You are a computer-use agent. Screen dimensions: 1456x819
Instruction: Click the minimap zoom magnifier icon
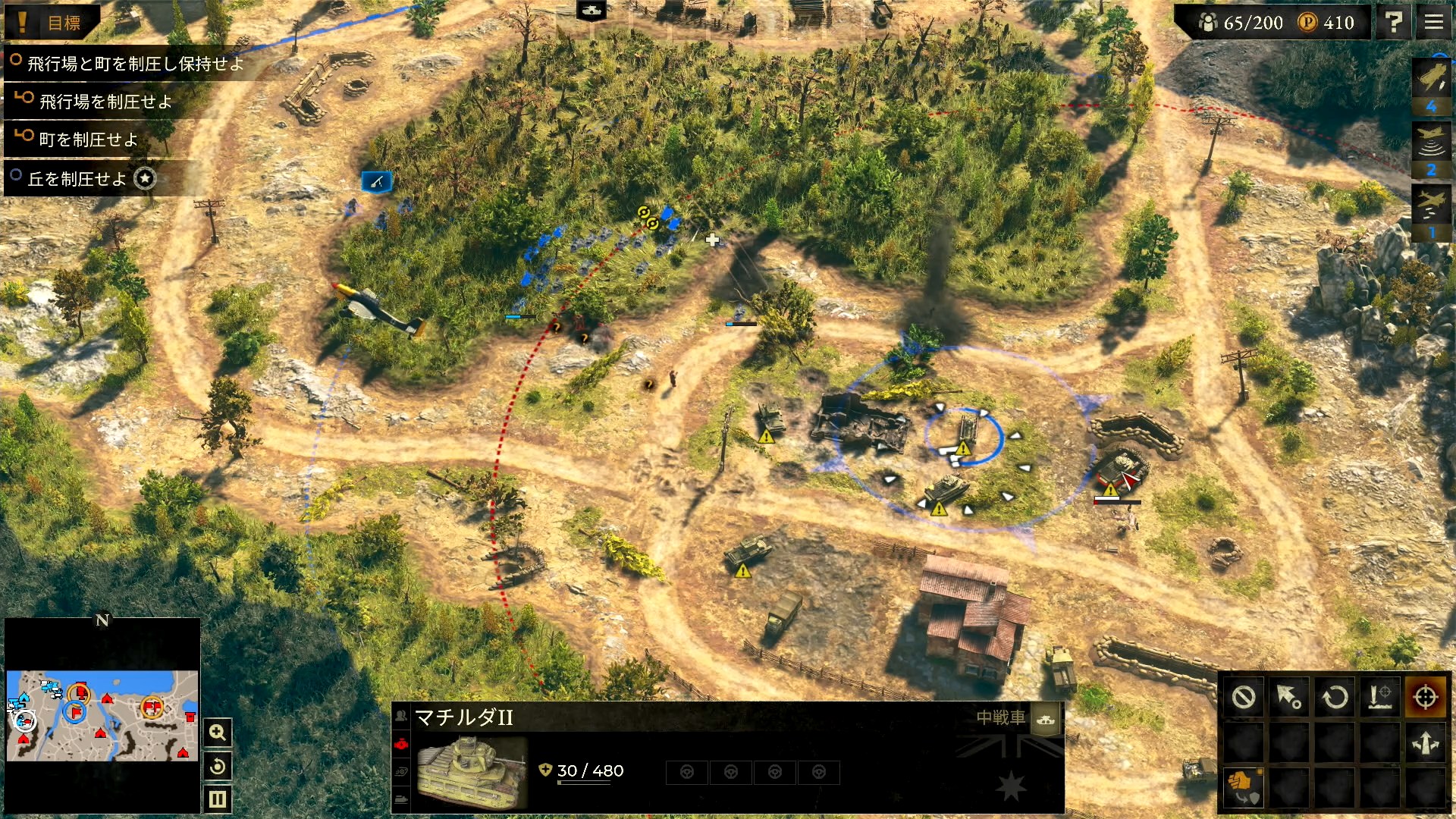[x=217, y=732]
